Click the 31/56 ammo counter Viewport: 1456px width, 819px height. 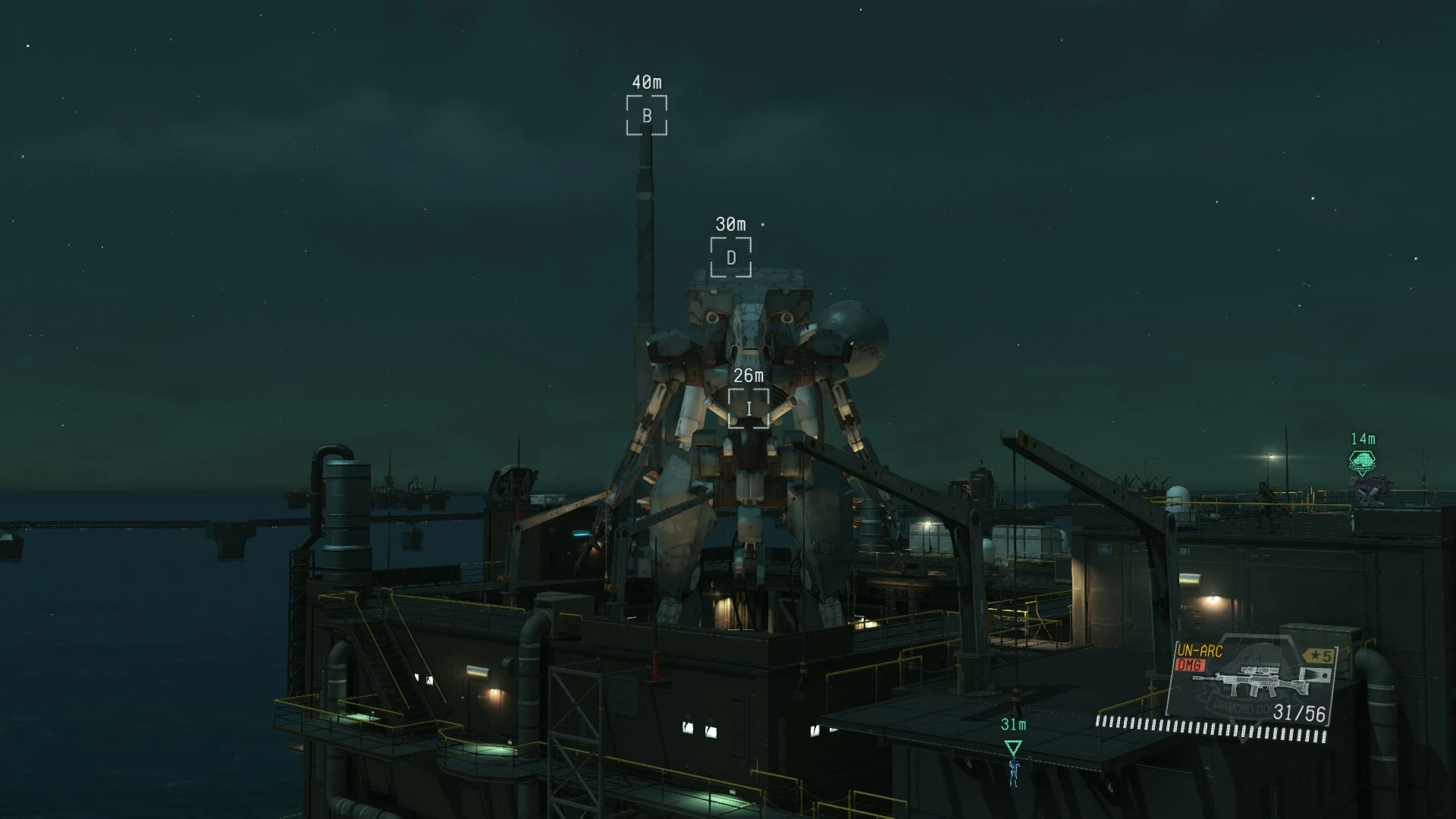(1298, 714)
